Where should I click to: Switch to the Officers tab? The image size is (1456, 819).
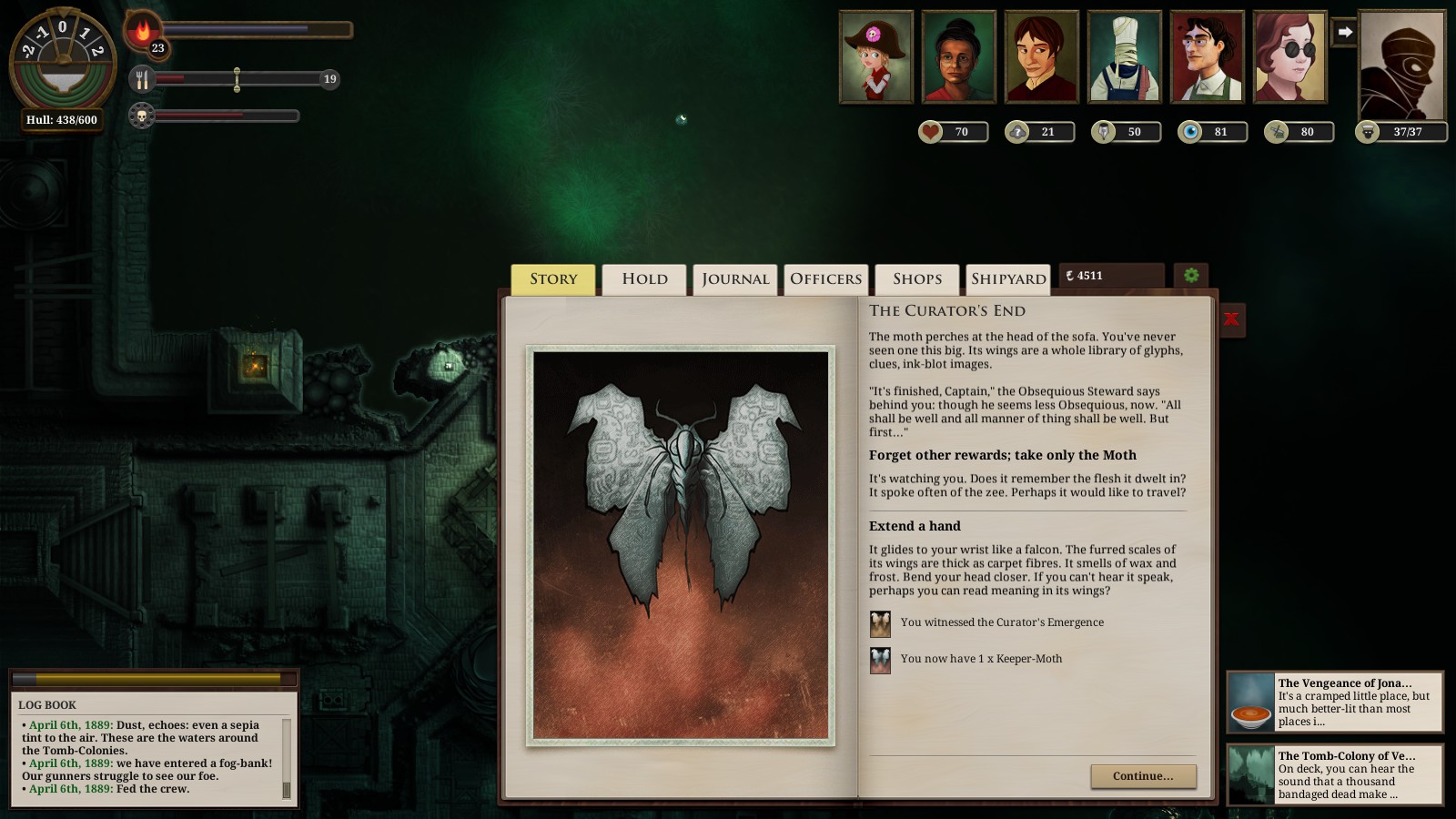825,279
